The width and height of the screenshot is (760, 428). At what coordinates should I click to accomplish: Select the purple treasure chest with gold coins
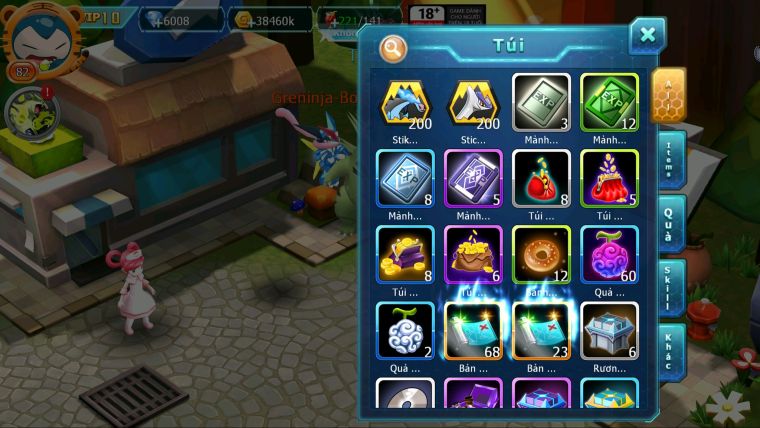(405, 254)
